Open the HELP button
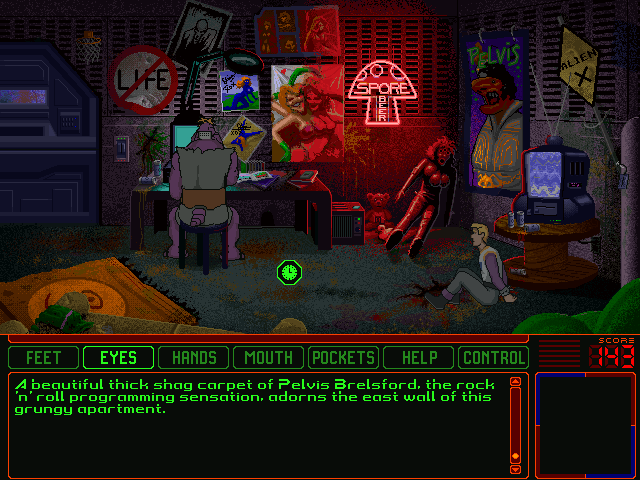This screenshot has width=640, height=480. coord(418,357)
